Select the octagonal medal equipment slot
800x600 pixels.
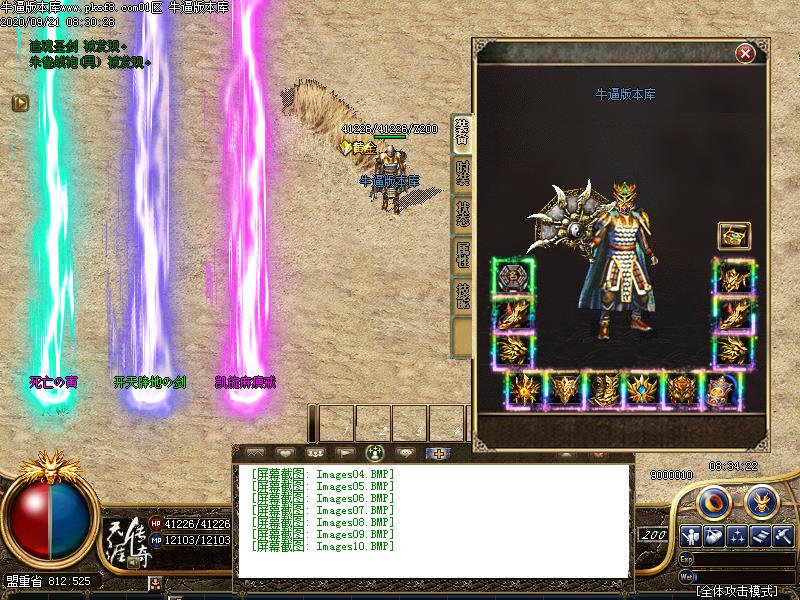513,276
